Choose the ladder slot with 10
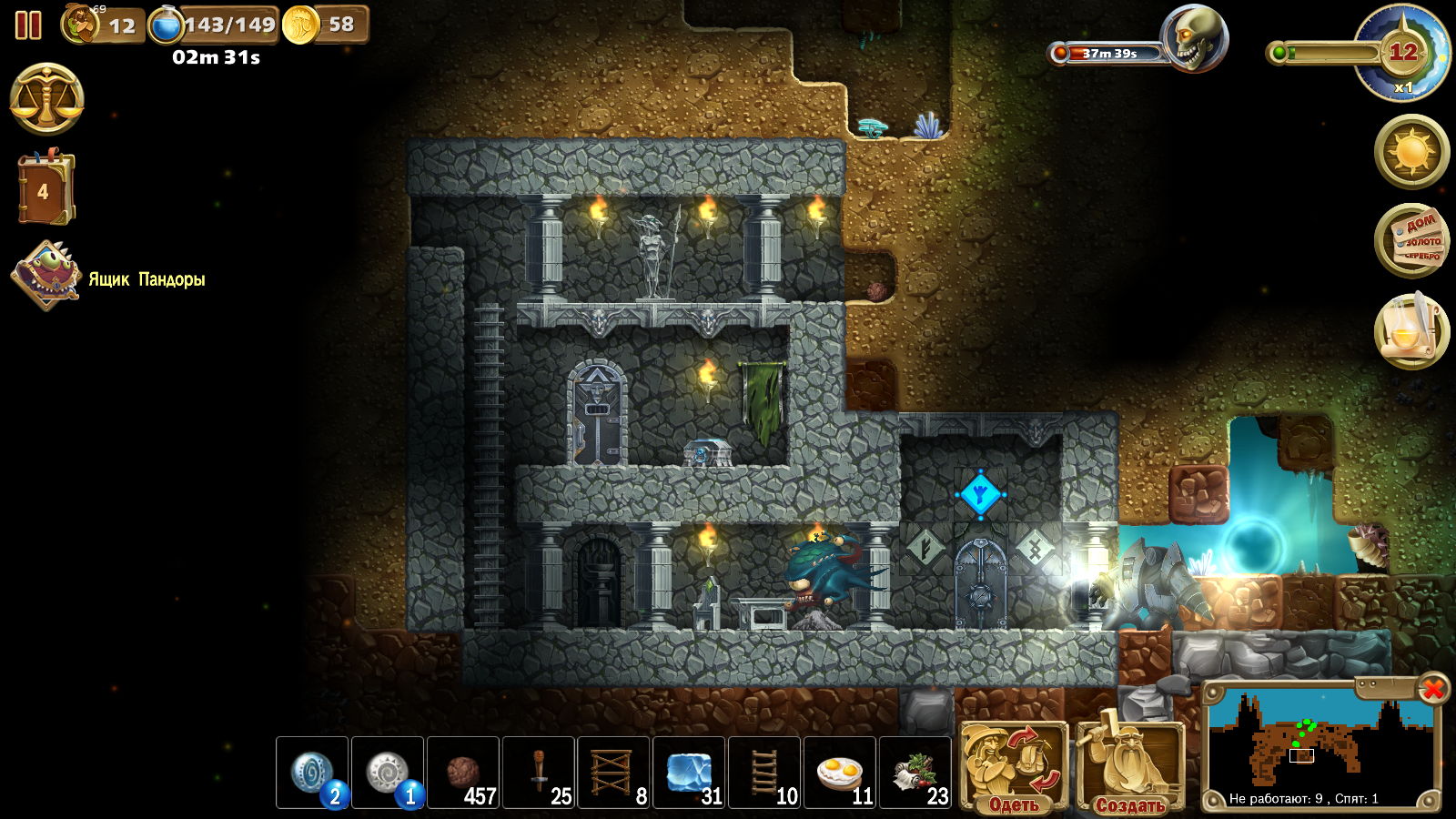 point(764,773)
